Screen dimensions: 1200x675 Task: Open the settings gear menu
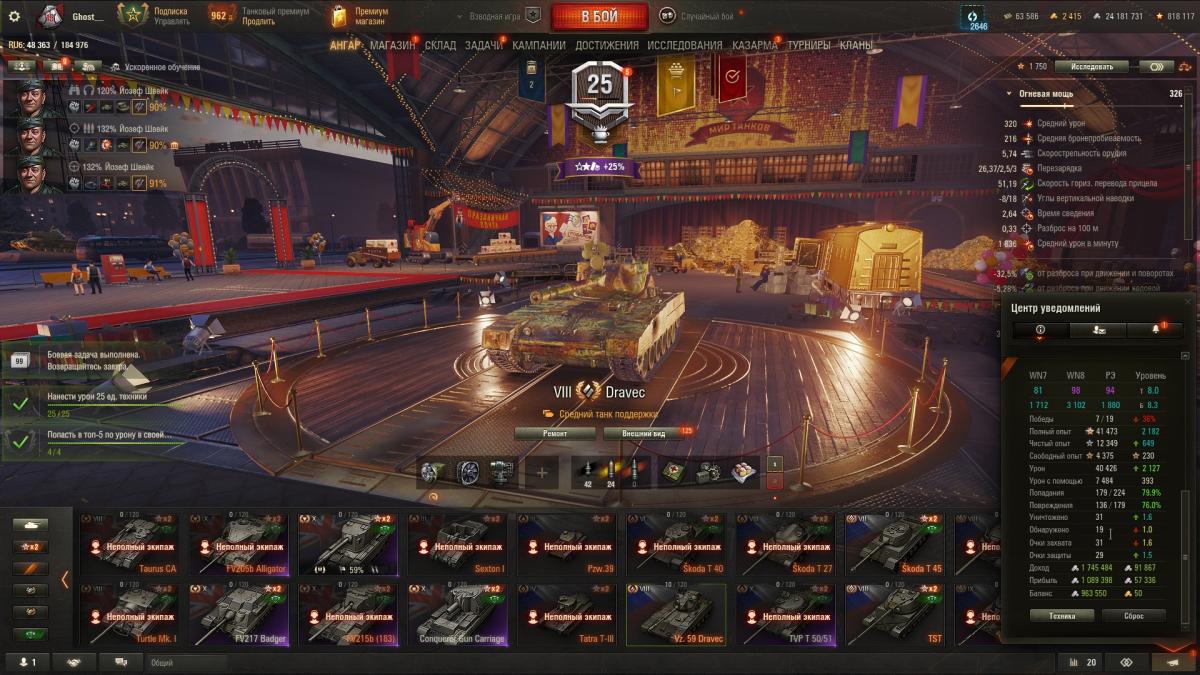(x=14, y=16)
